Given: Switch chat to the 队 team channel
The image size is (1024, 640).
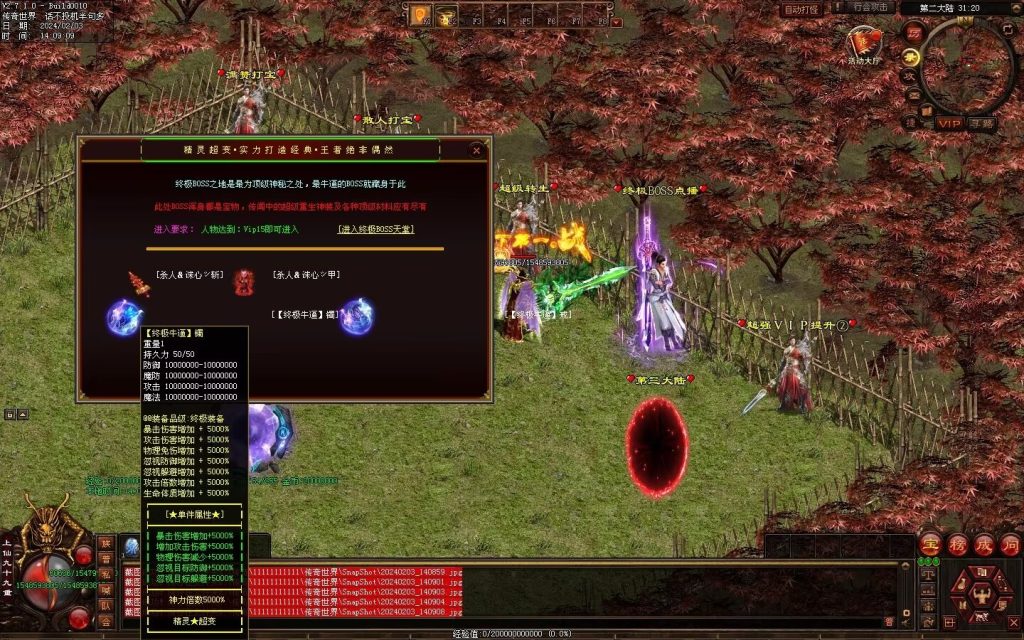Looking at the screenshot, I should coord(105,605).
